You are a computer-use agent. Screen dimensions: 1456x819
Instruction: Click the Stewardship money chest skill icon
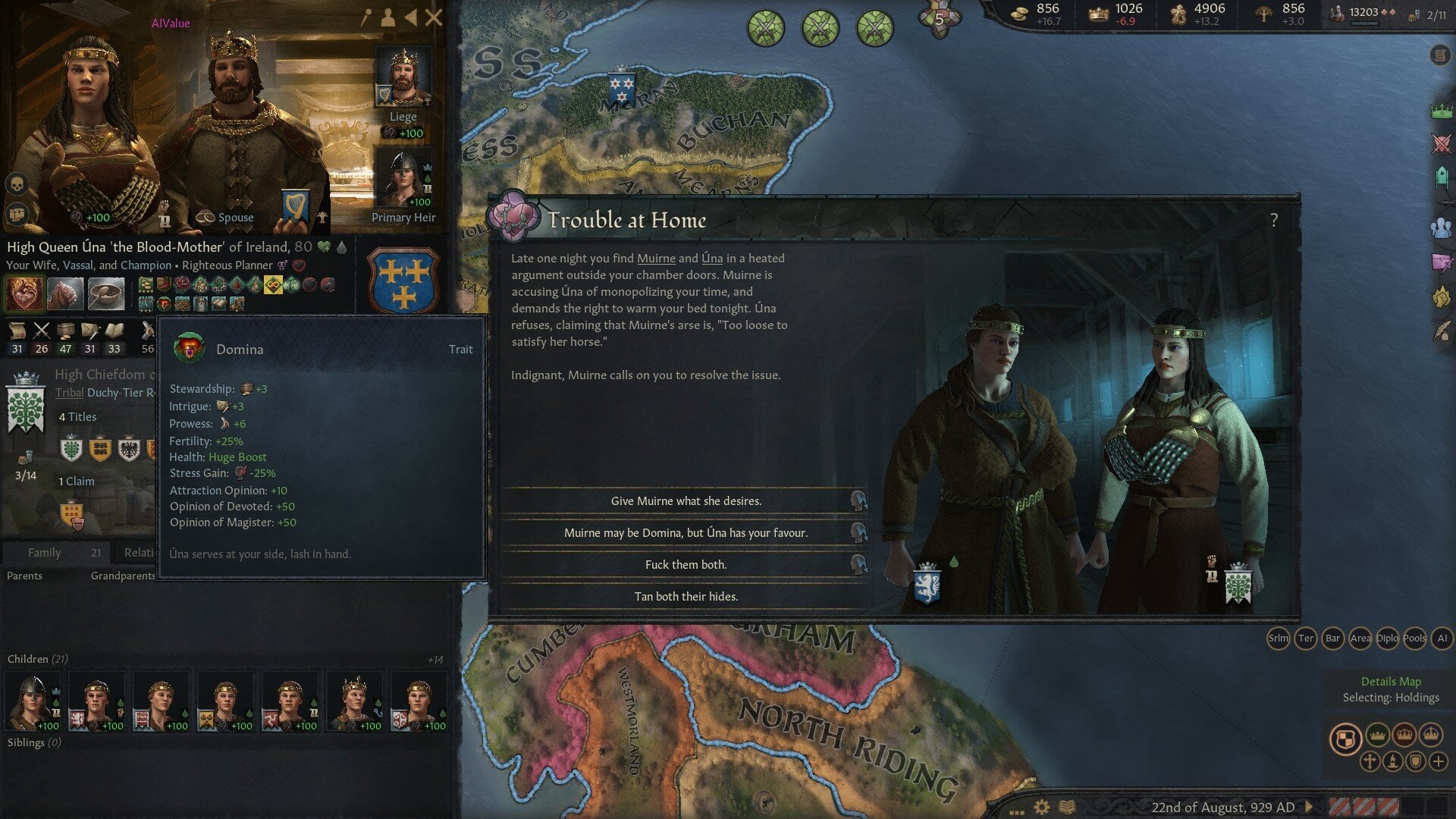coord(66,331)
